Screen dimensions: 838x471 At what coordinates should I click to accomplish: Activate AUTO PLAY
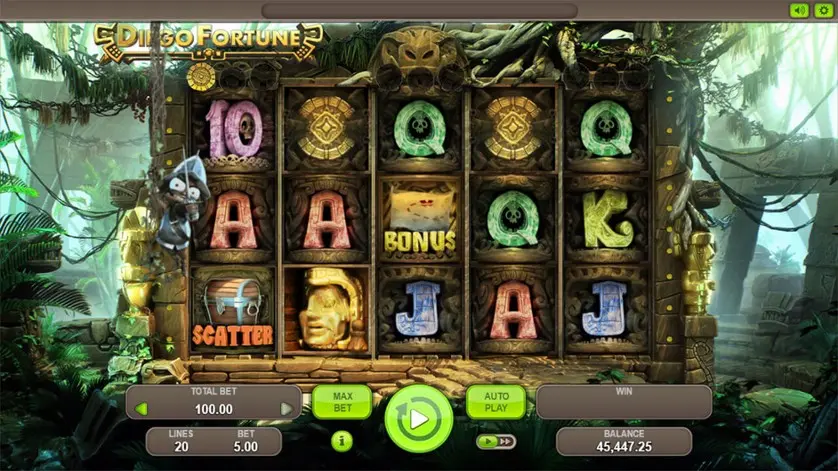coord(496,401)
